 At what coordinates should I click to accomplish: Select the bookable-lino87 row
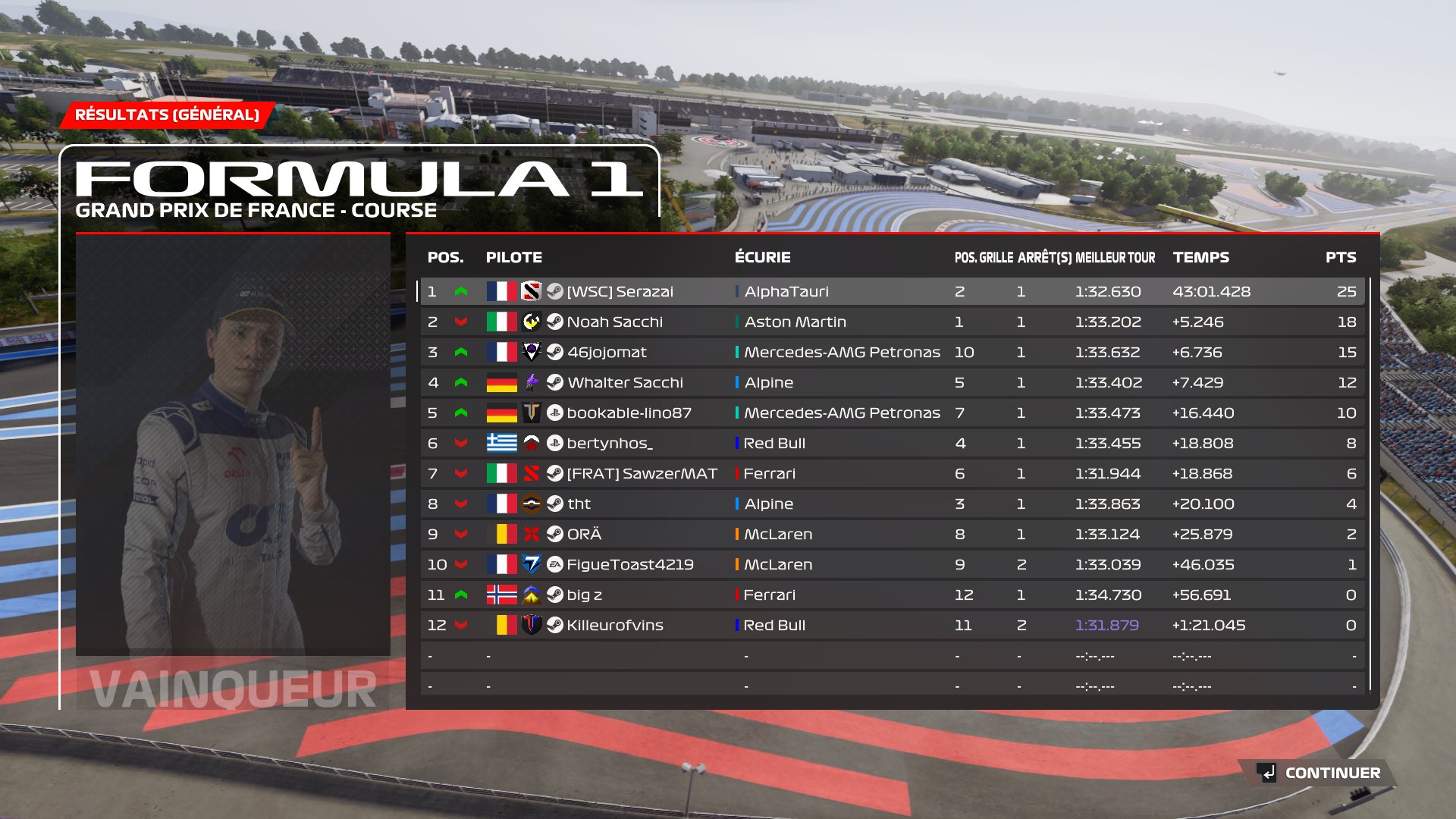629,413
